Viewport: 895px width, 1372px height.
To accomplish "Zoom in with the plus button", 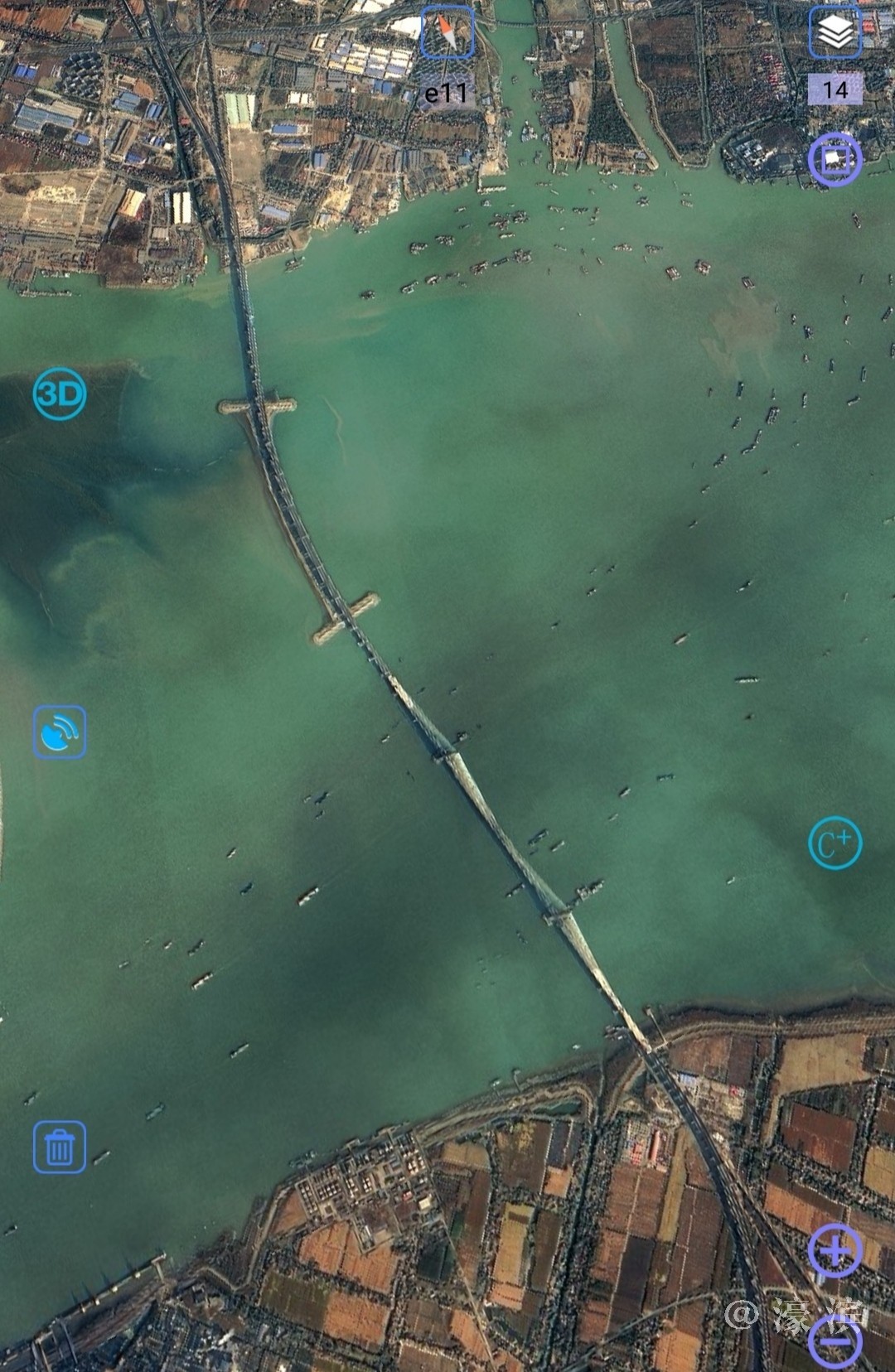I will [835, 1250].
